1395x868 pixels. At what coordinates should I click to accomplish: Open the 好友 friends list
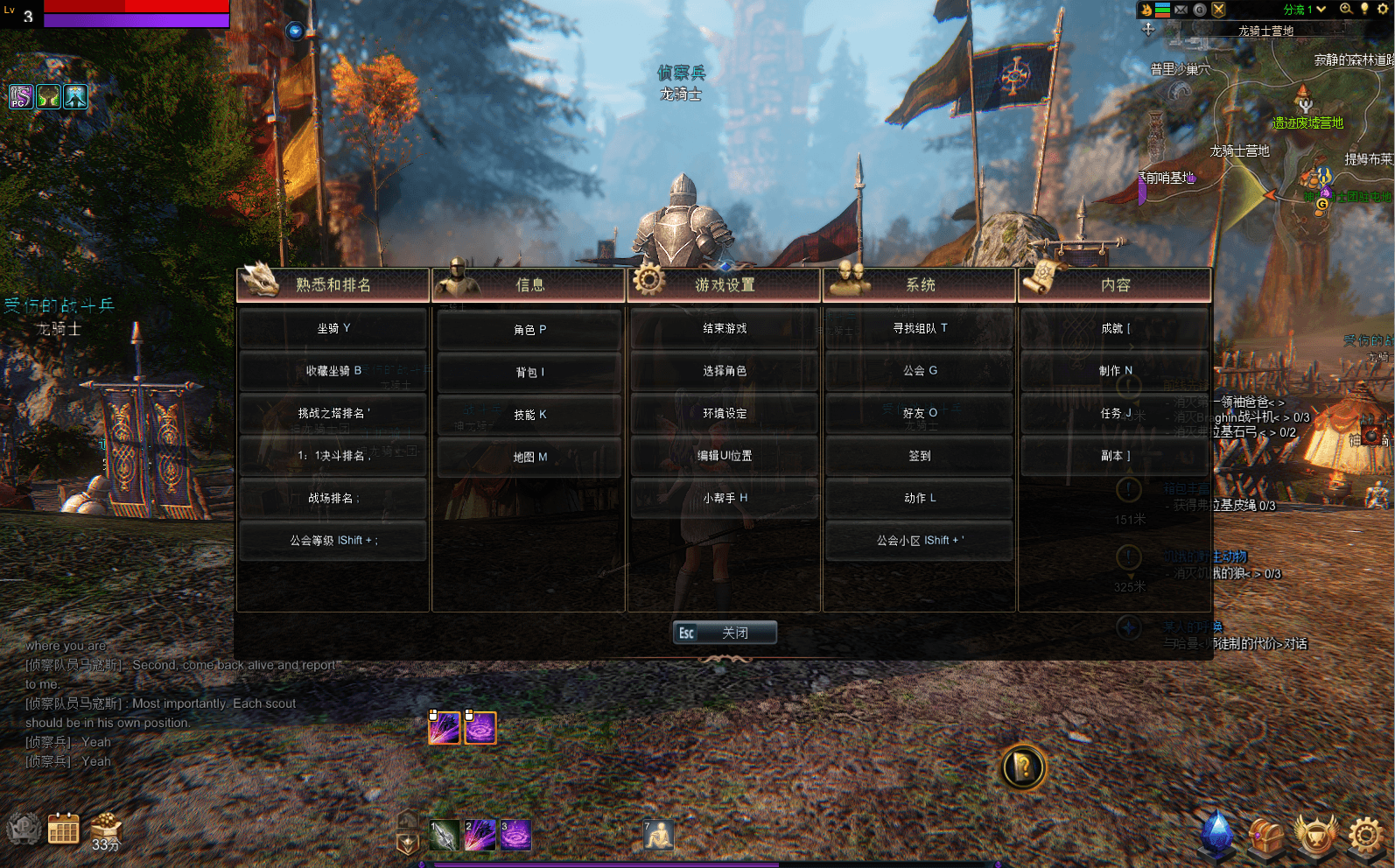(919, 413)
